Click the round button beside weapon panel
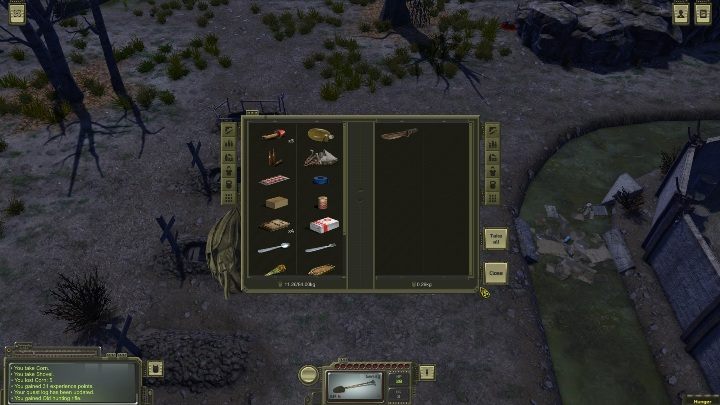This screenshot has width=720, height=405. [309, 374]
